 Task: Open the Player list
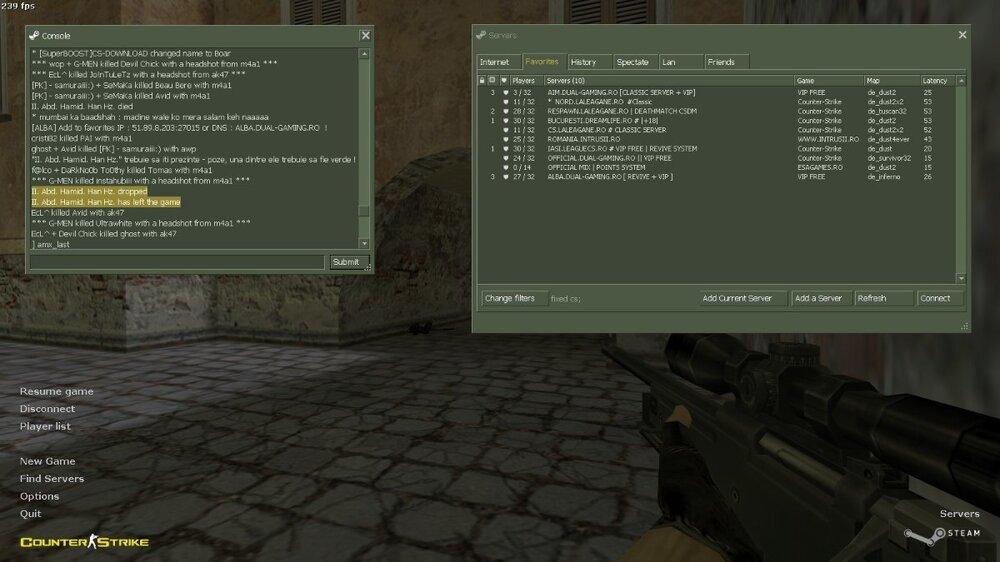(45, 426)
